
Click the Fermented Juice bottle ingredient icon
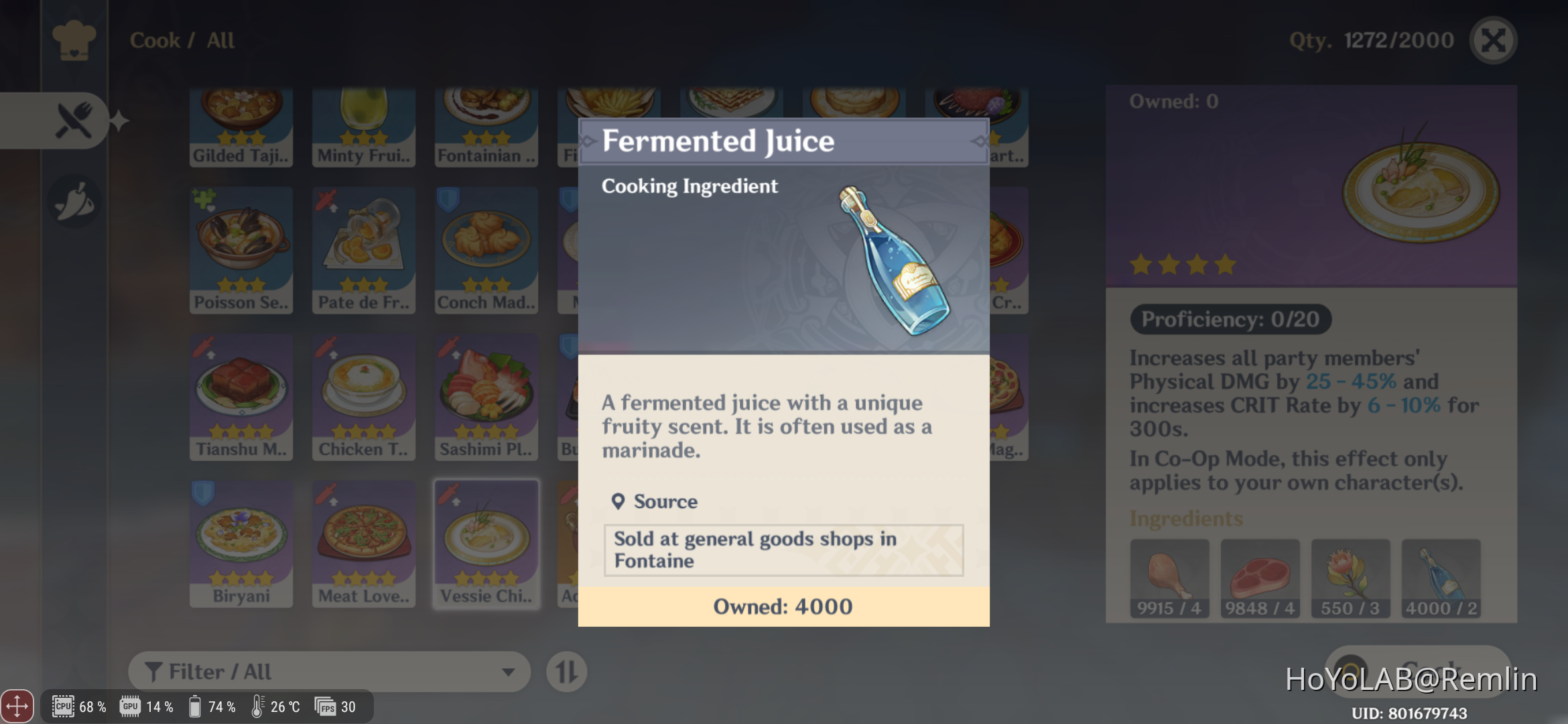click(x=1440, y=578)
